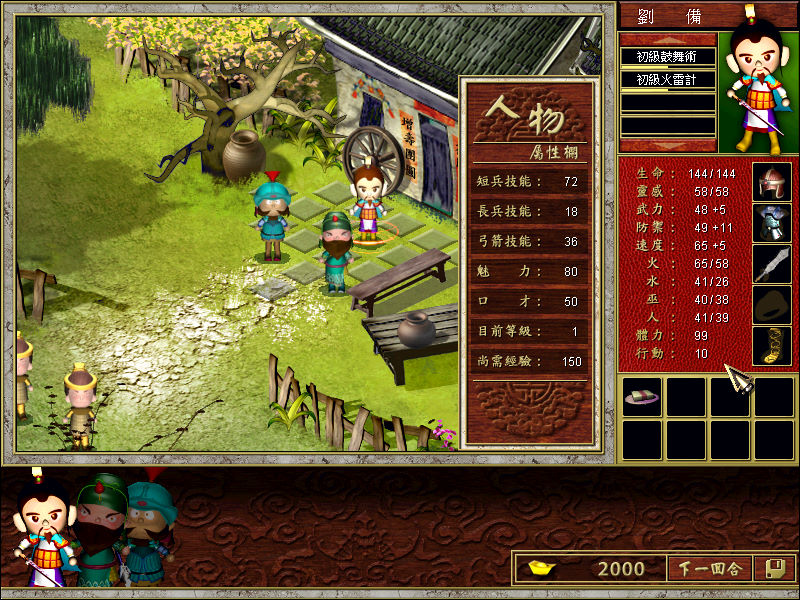Select the 初級鼓舞術 skill entry
The width and height of the screenshot is (800, 600).
(x=667, y=57)
